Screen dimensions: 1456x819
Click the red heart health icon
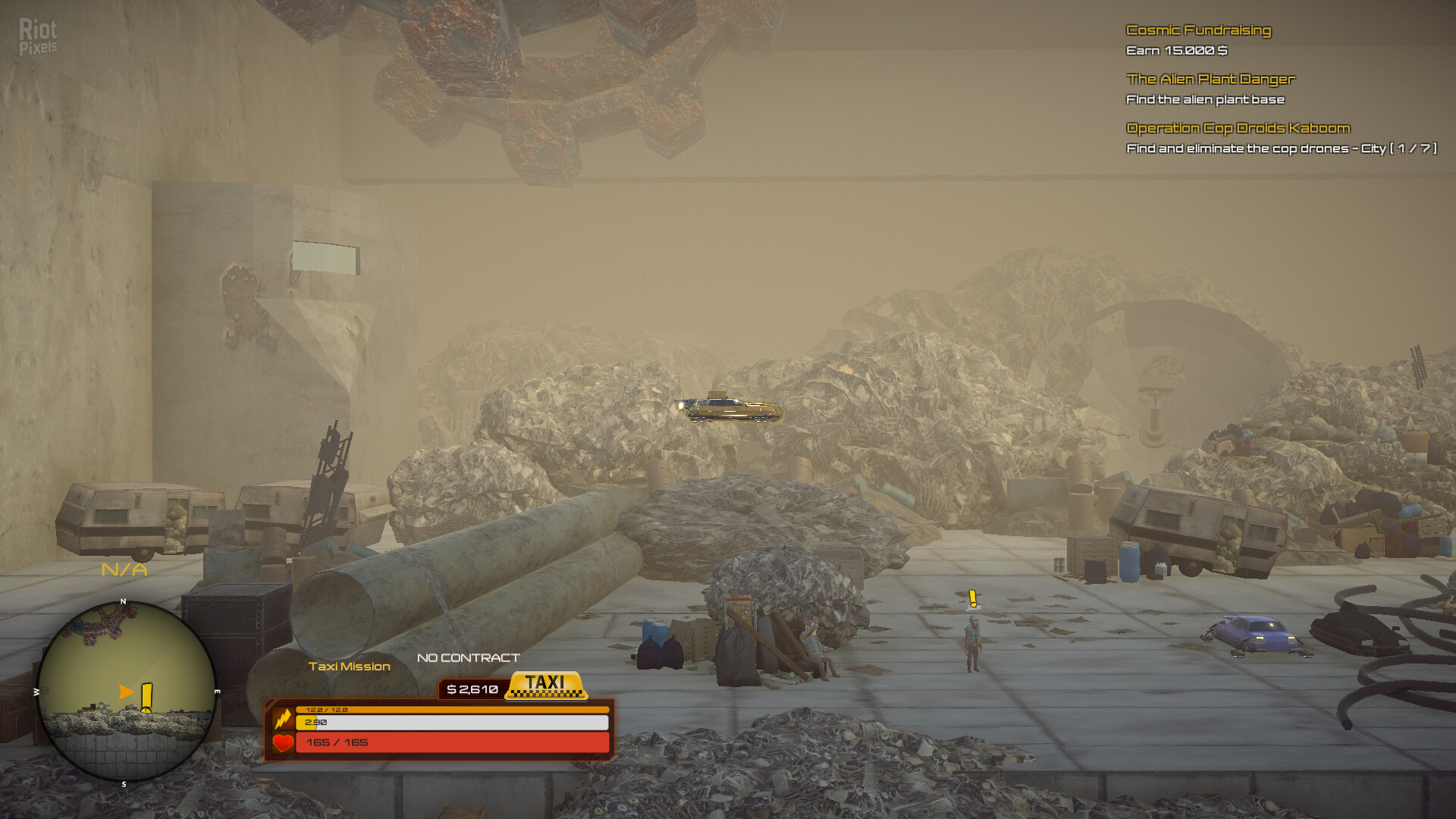coord(283,743)
